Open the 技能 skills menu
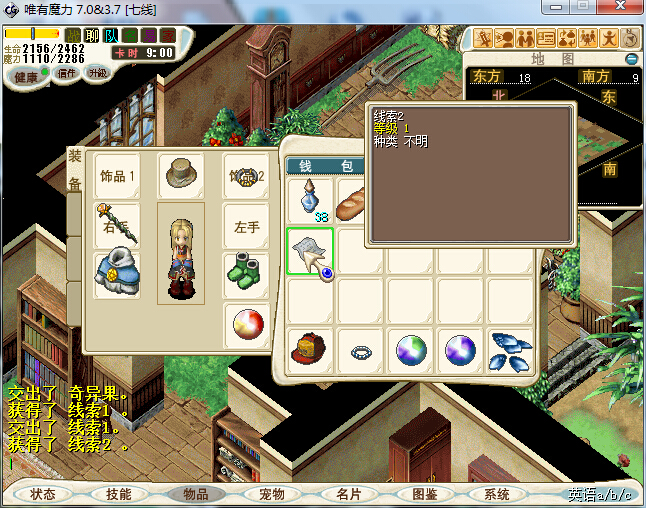Image resolution: width=646 pixels, height=508 pixels. point(119,494)
